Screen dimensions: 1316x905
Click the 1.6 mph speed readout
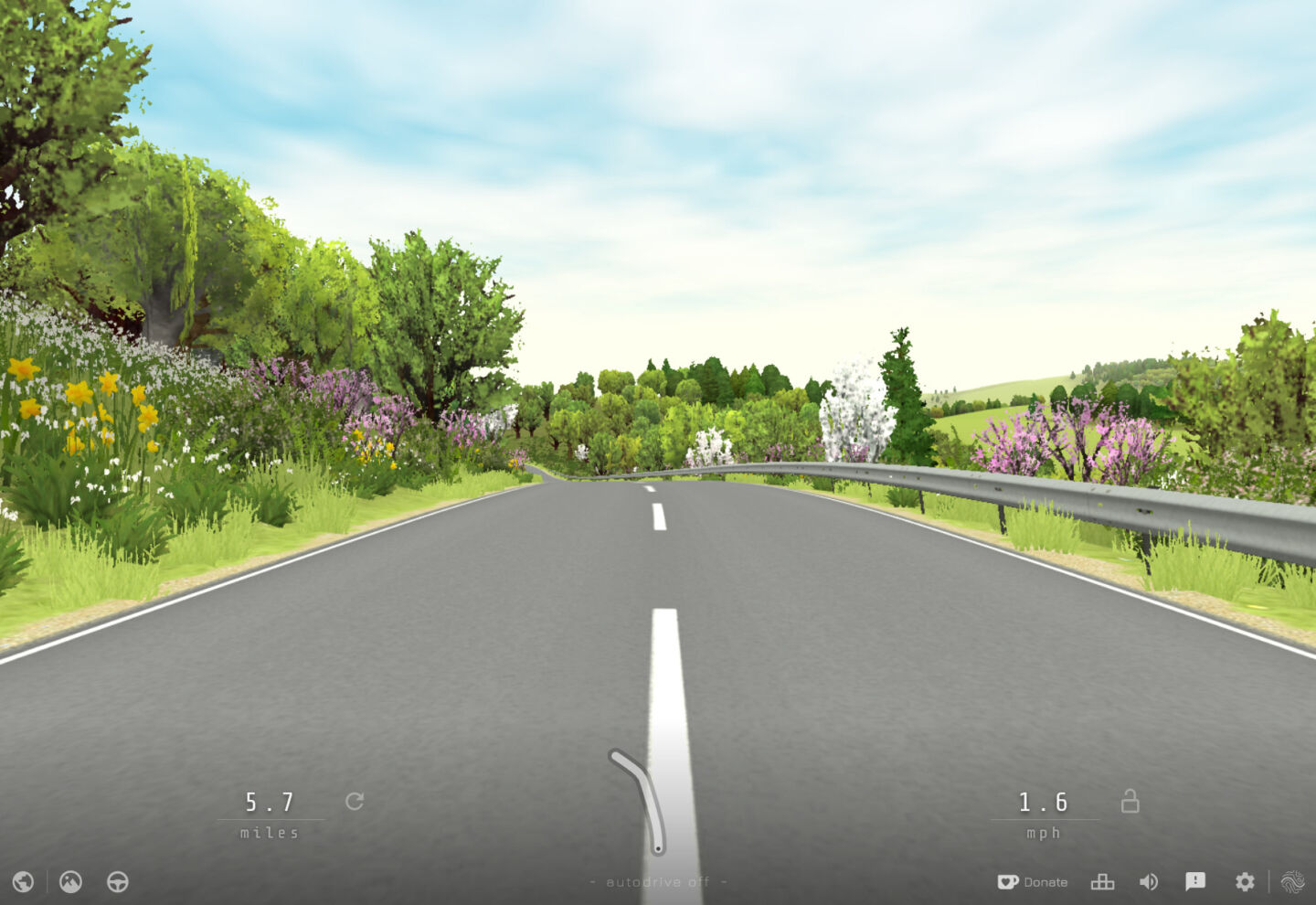pyautogui.click(x=1044, y=802)
